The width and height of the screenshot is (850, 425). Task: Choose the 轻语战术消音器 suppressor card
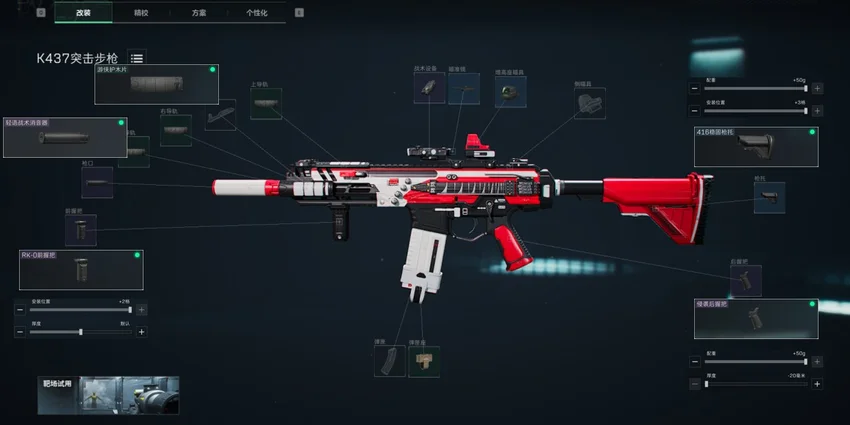(x=65, y=138)
